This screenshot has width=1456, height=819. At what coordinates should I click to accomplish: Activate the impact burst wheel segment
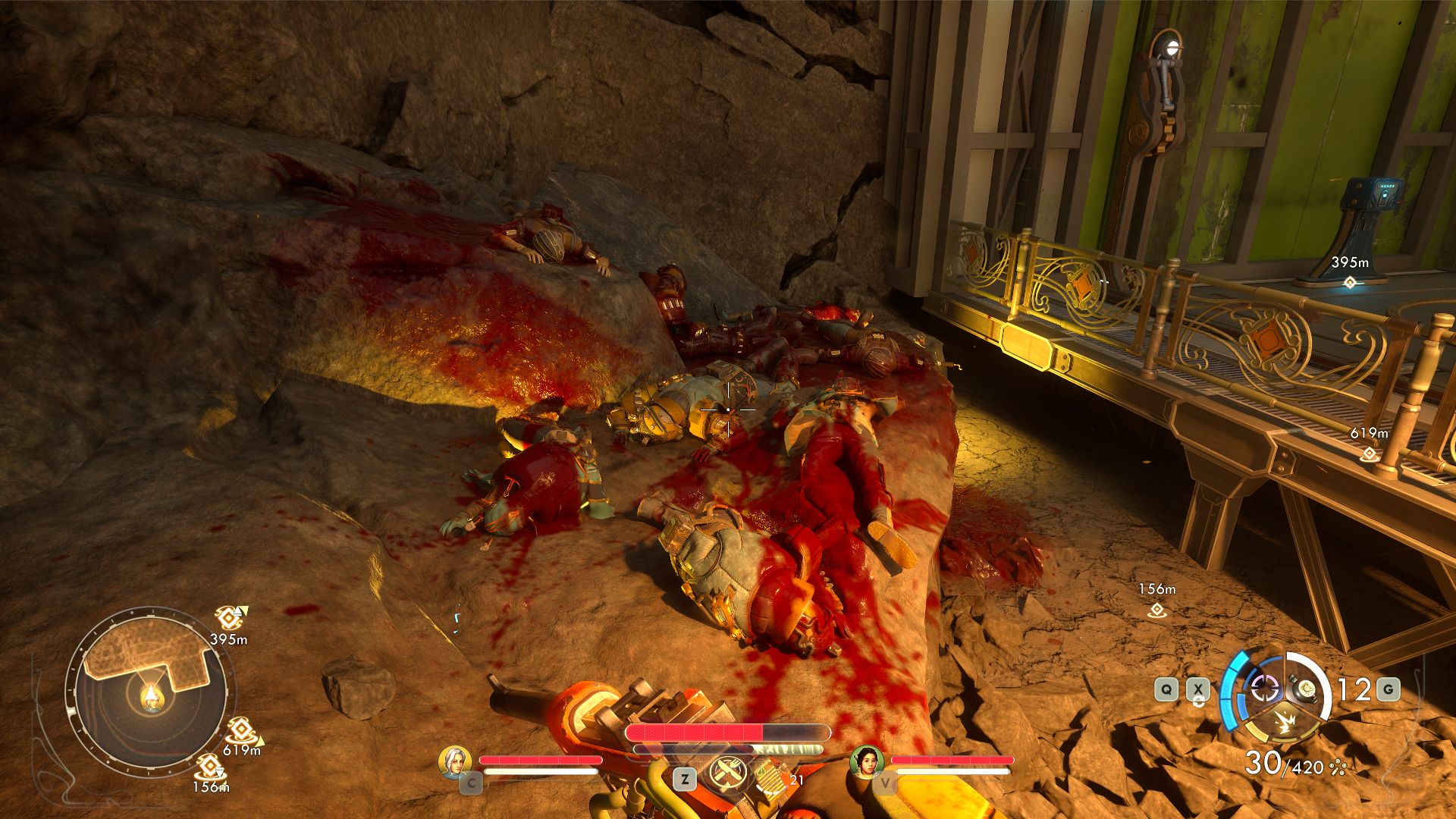click(x=1285, y=723)
